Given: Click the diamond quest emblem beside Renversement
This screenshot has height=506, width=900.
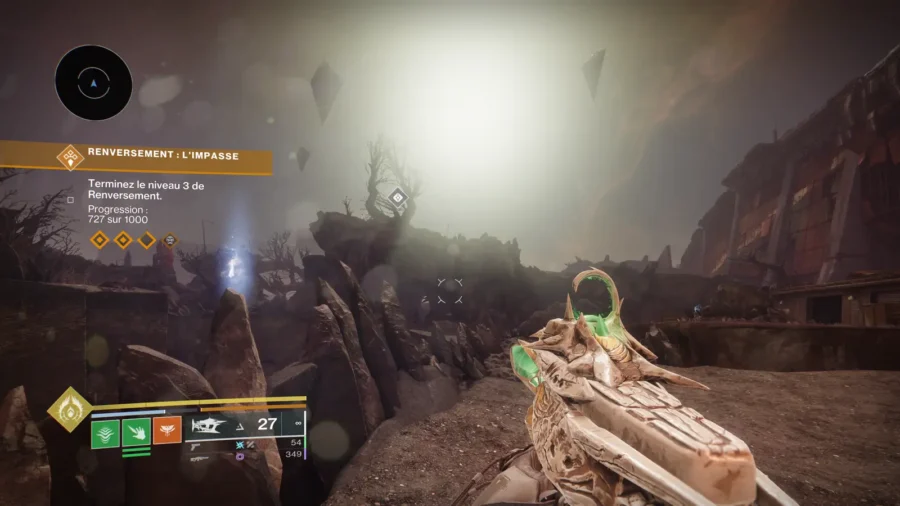Looking at the screenshot, I should (x=70, y=155).
